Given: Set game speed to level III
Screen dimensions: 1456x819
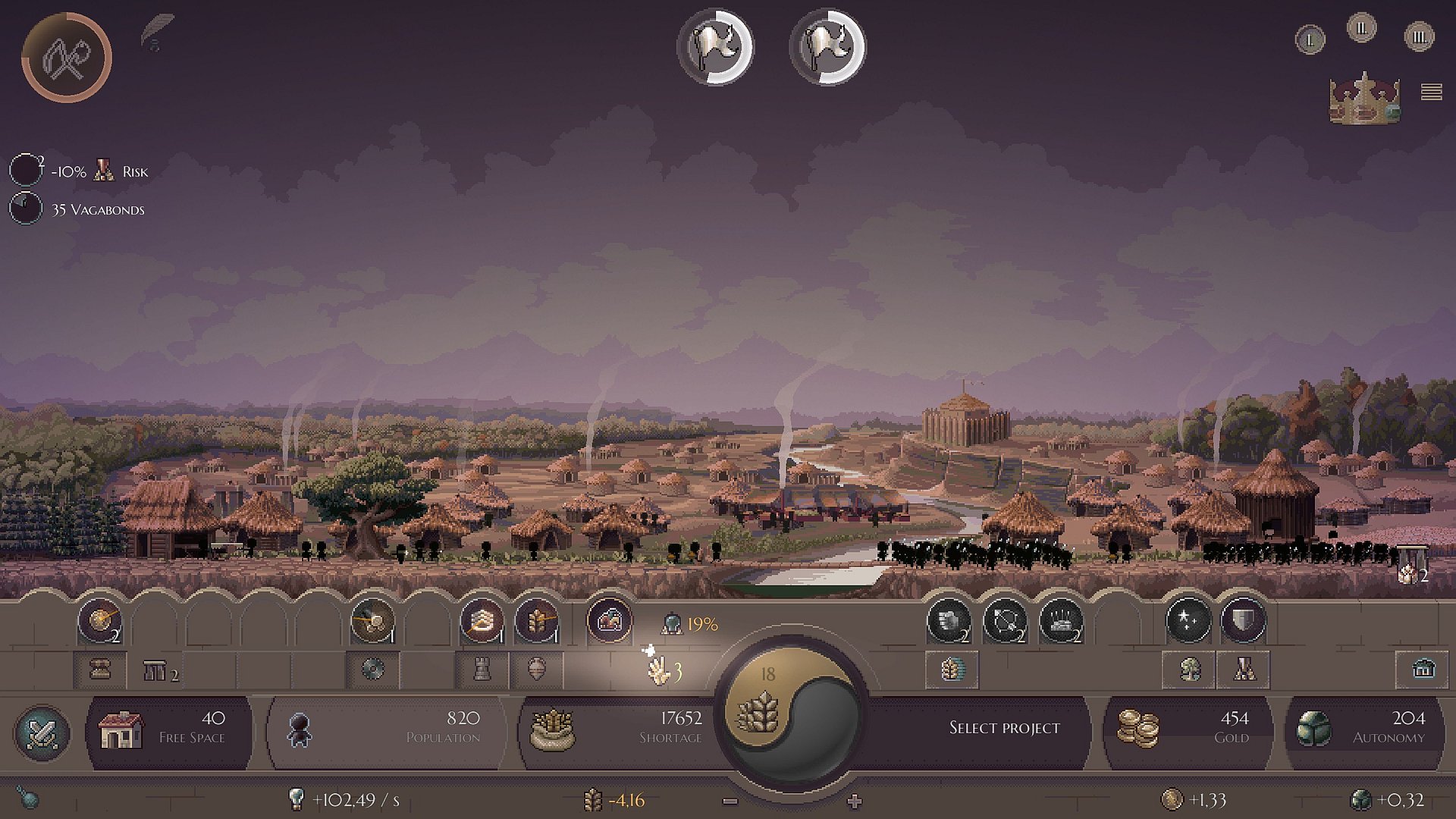Looking at the screenshot, I should tap(1419, 36).
